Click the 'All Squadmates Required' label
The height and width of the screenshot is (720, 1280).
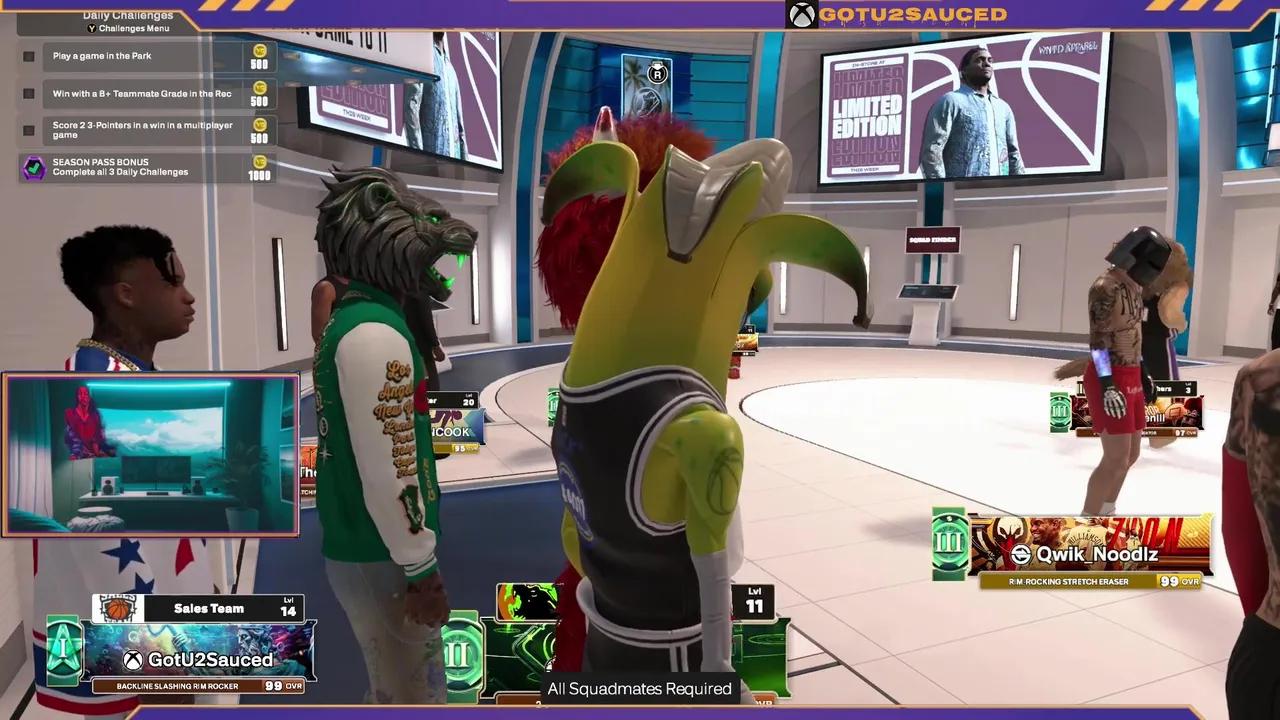[x=639, y=689]
